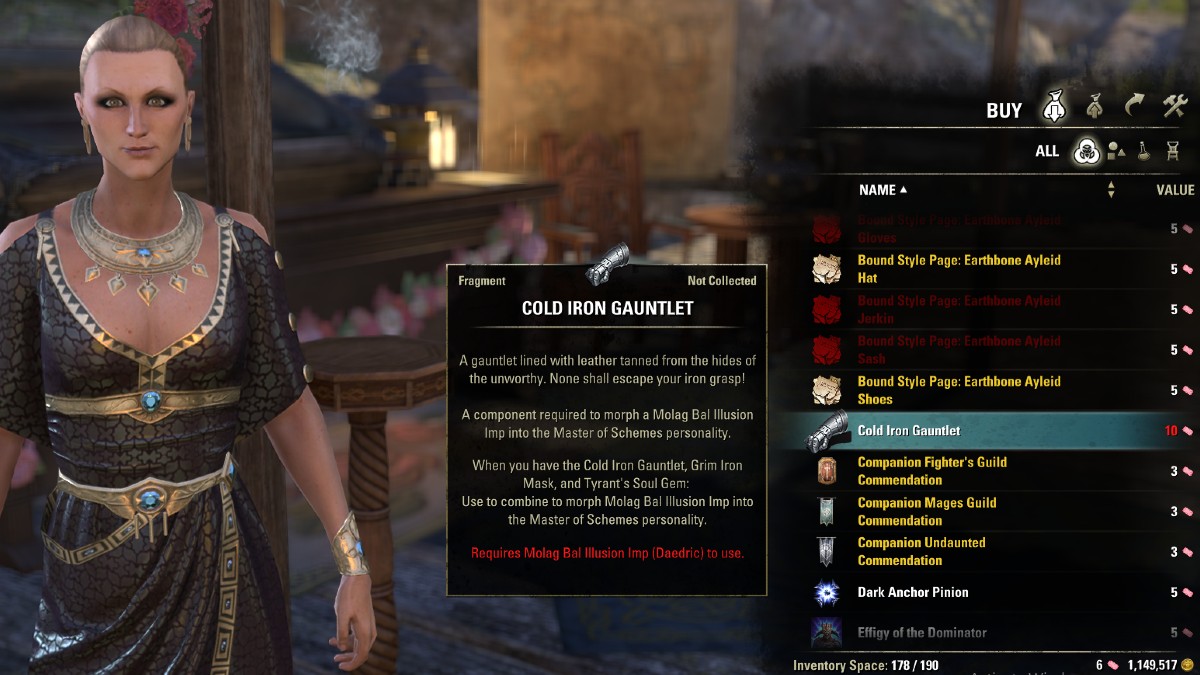The height and width of the screenshot is (675, 1200).
Task: Open the Buy Back arrow tab
Action: click(1133, 106)
